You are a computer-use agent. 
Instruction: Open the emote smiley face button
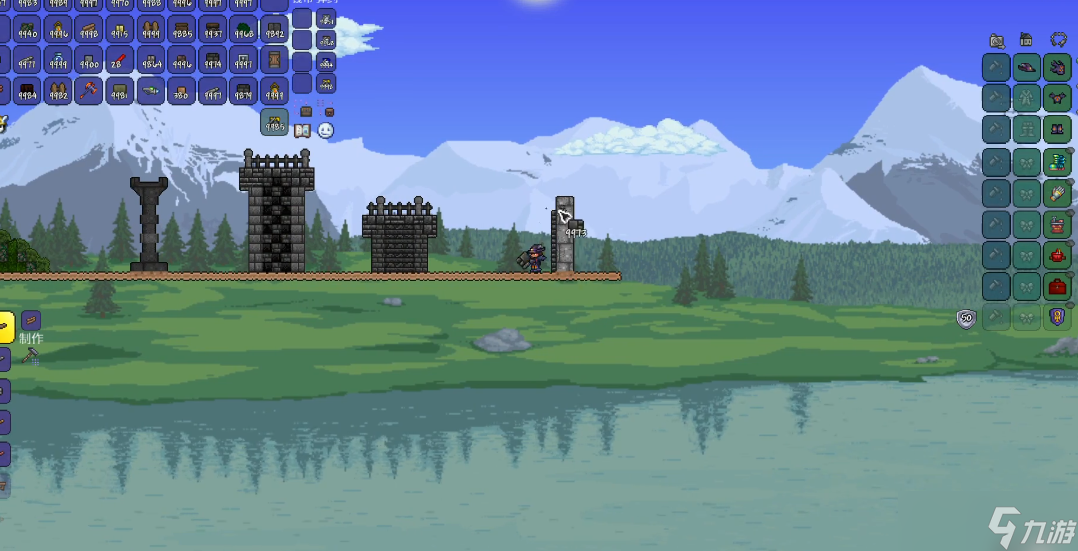(326, 130)
